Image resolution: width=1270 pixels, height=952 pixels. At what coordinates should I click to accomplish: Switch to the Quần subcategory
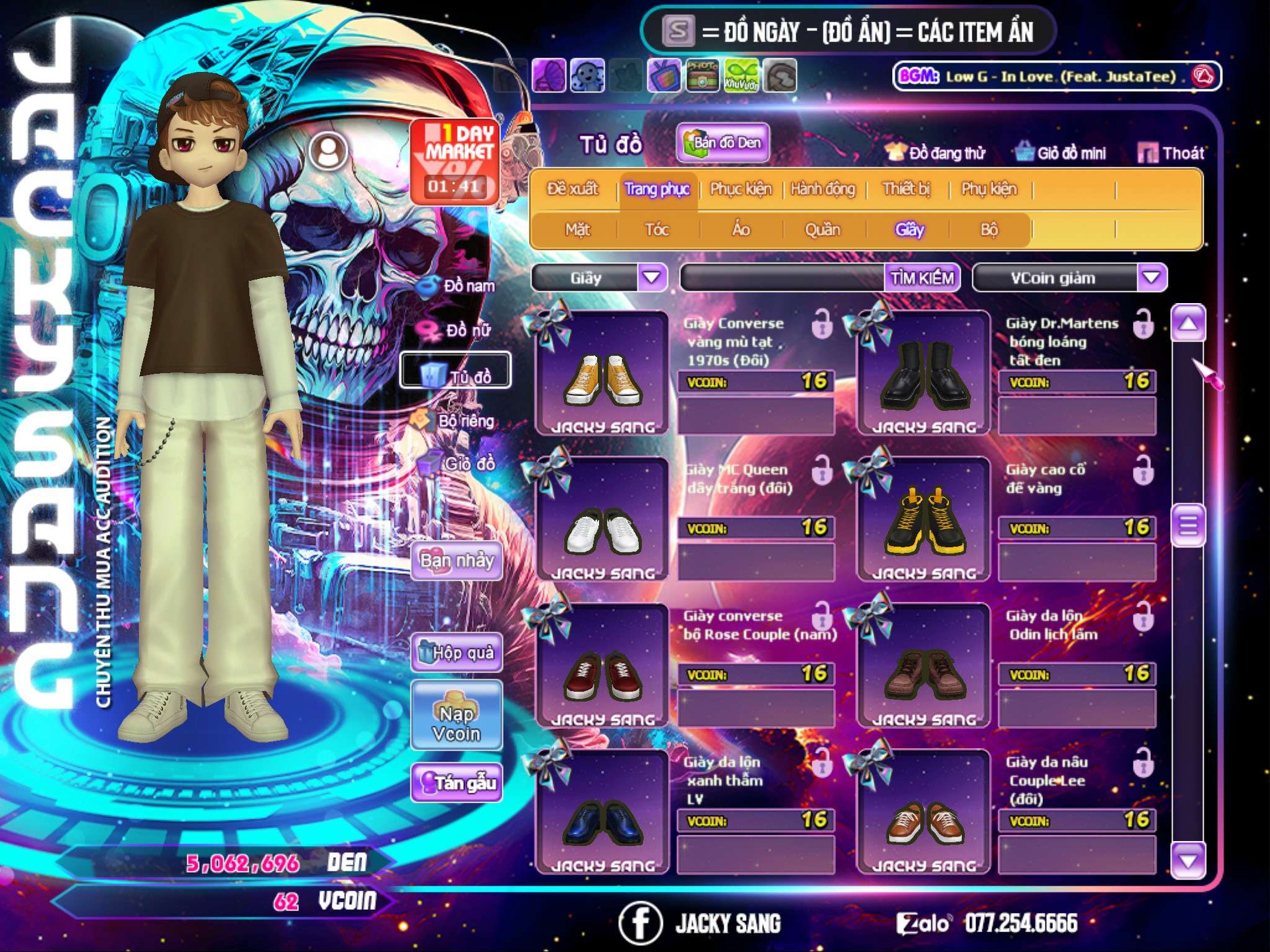coord(822,230)
